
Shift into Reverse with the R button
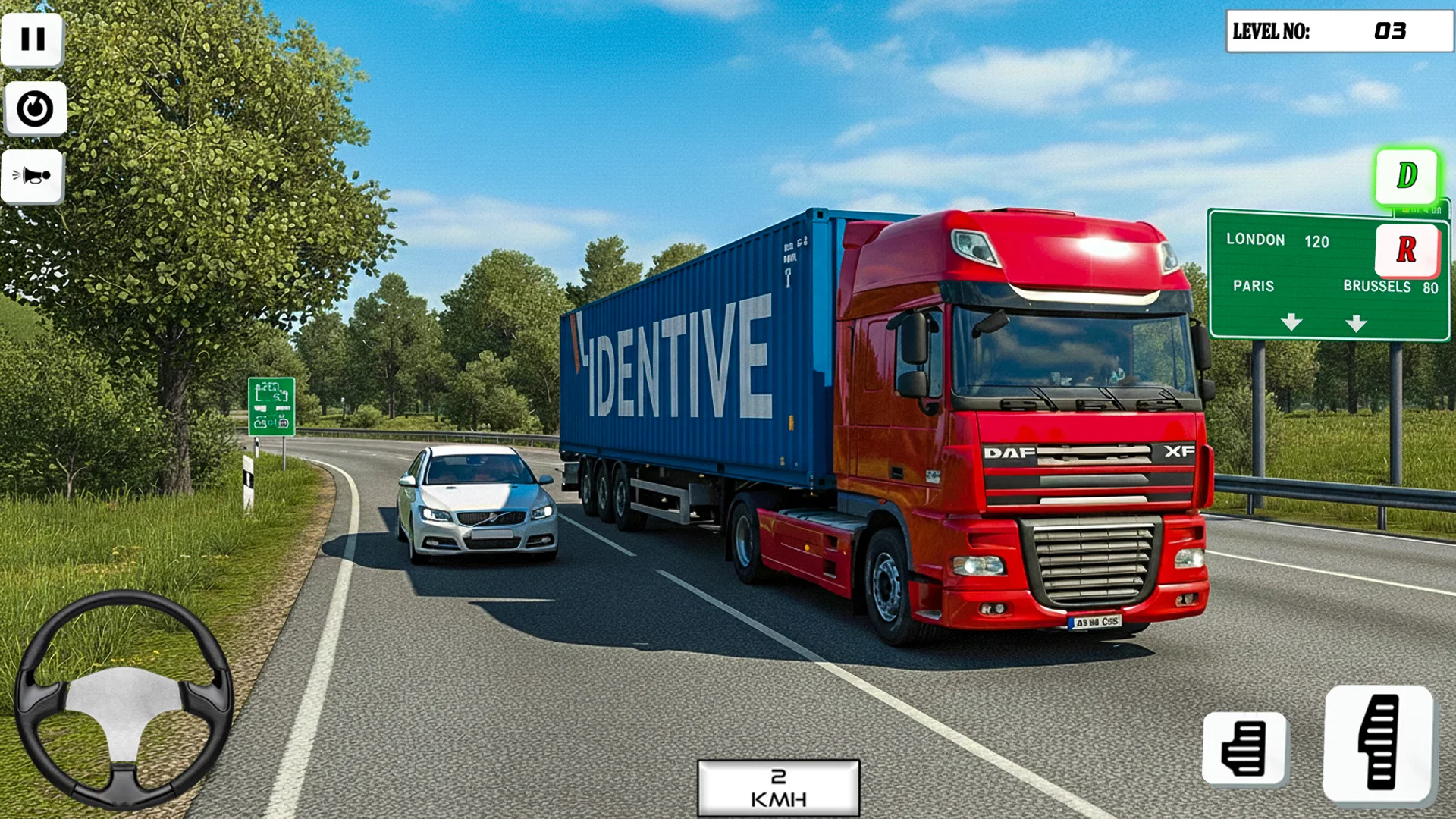pyautogui.click(x=1407, y=249)
